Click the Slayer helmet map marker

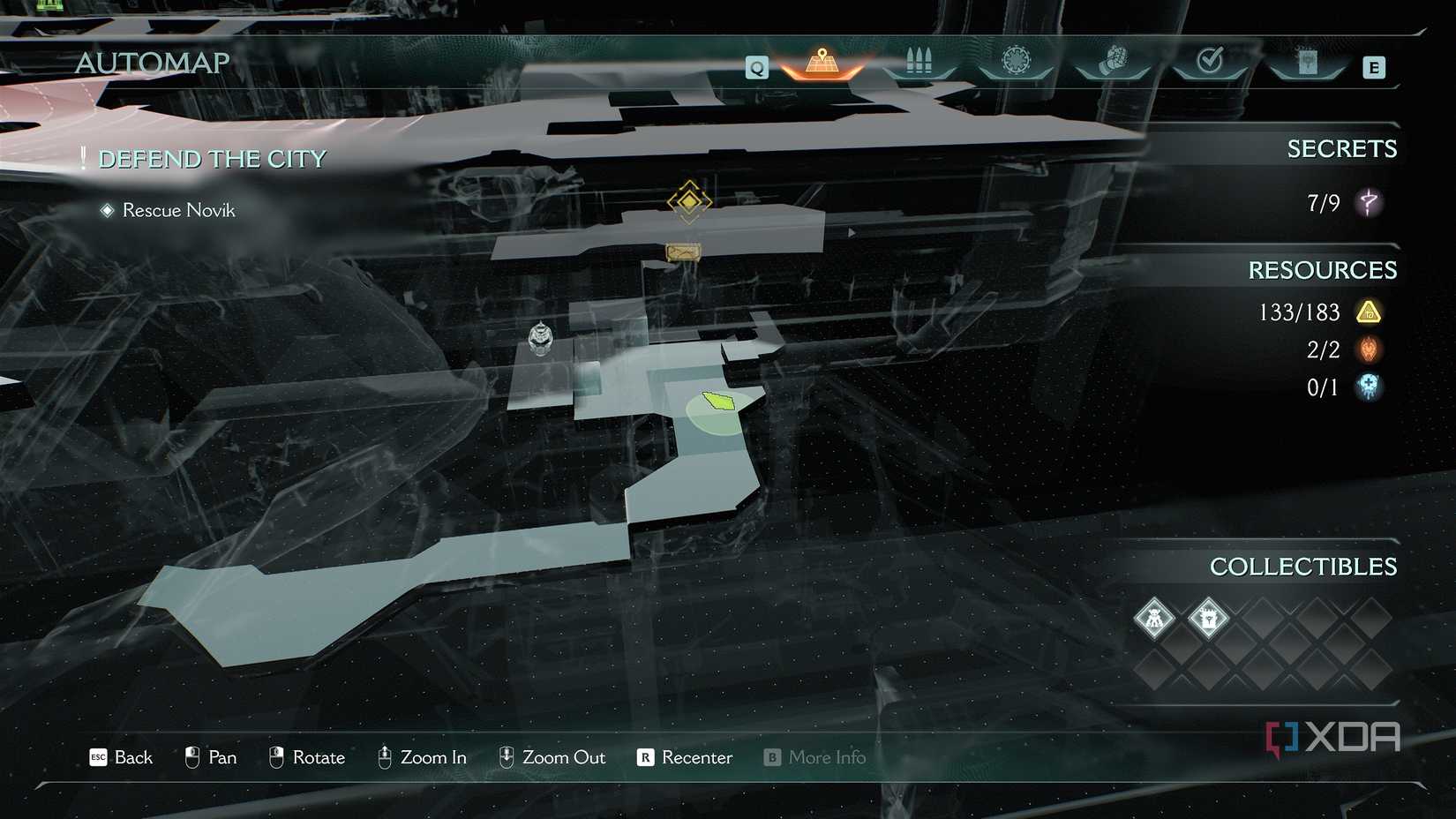point(540,337)
